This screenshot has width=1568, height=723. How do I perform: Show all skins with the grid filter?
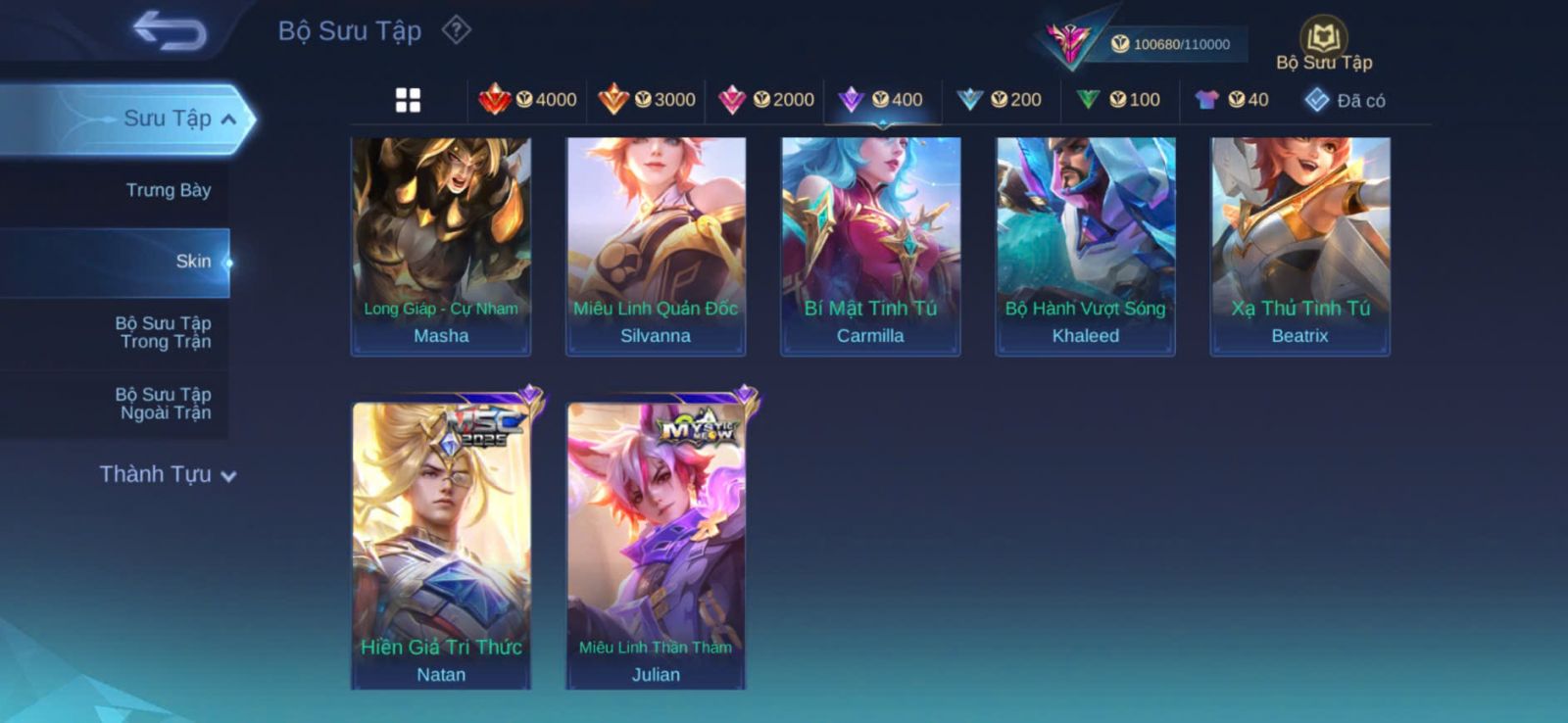tap(408, 100)
